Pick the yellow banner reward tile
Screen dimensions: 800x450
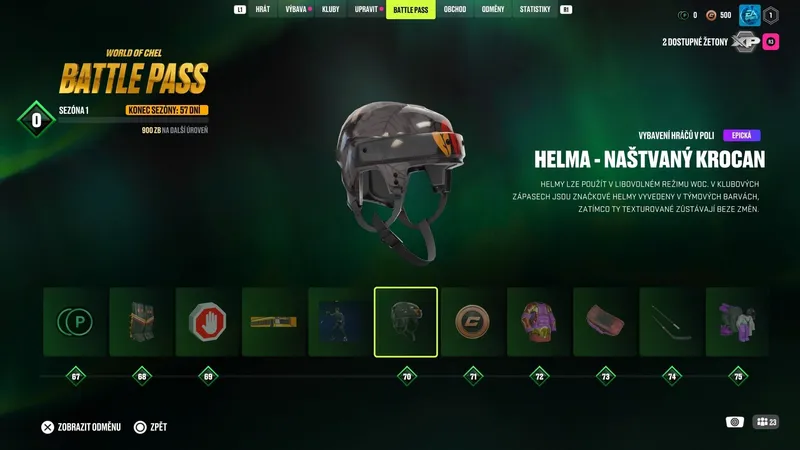coord(273,322)
